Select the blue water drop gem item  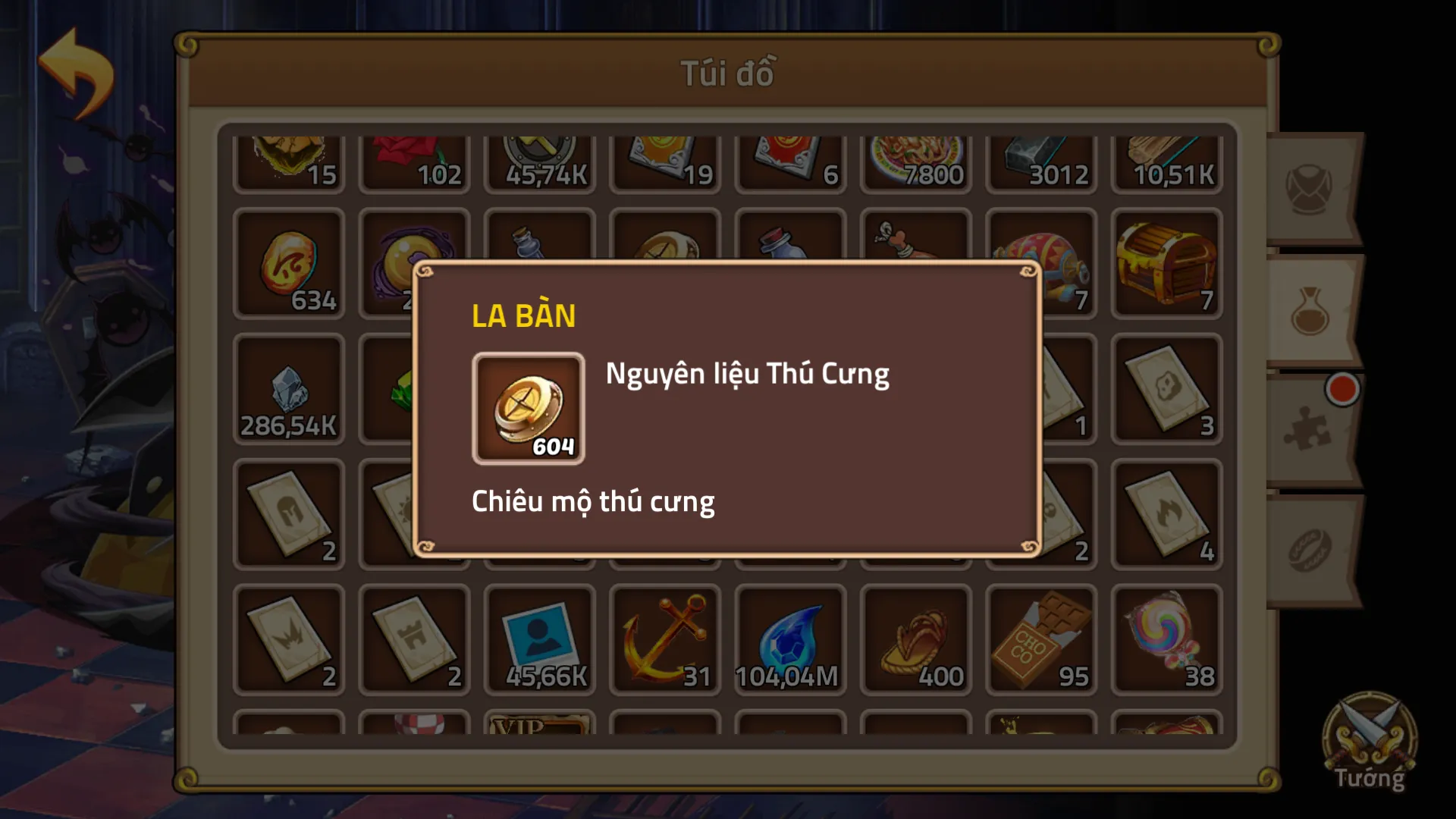pyautogui.click(x=790, y=641)
